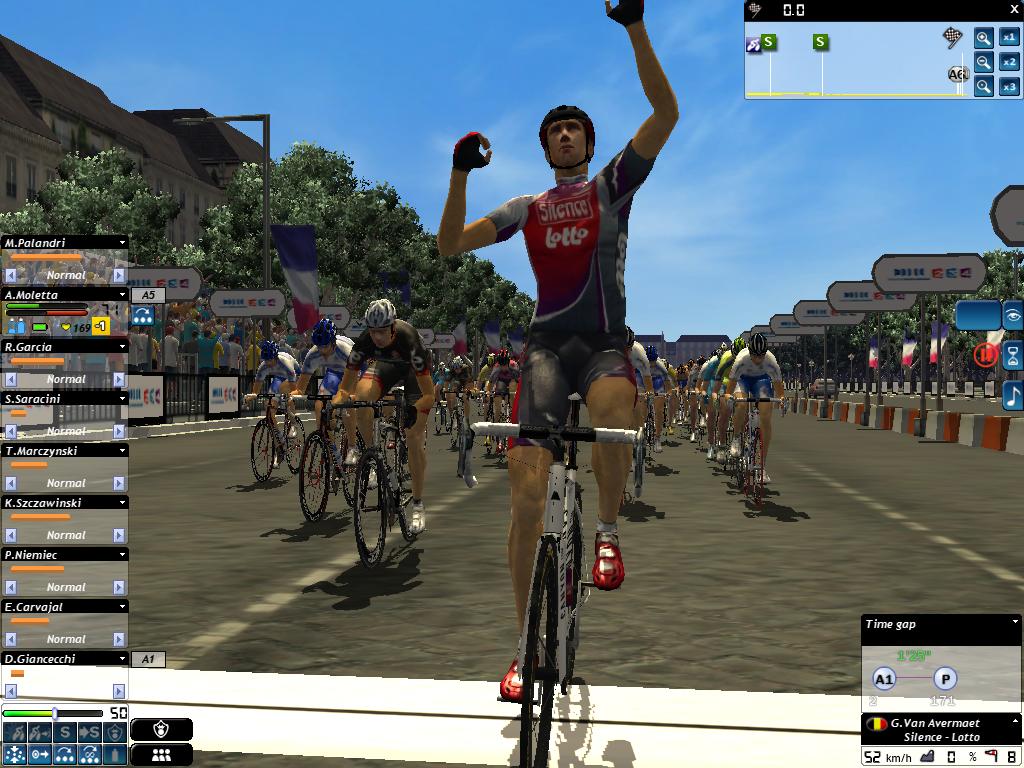The height and width of the screenshot is (768, 1024).
Task: Toggle the eye camera view button
Action: [1013, 316]
